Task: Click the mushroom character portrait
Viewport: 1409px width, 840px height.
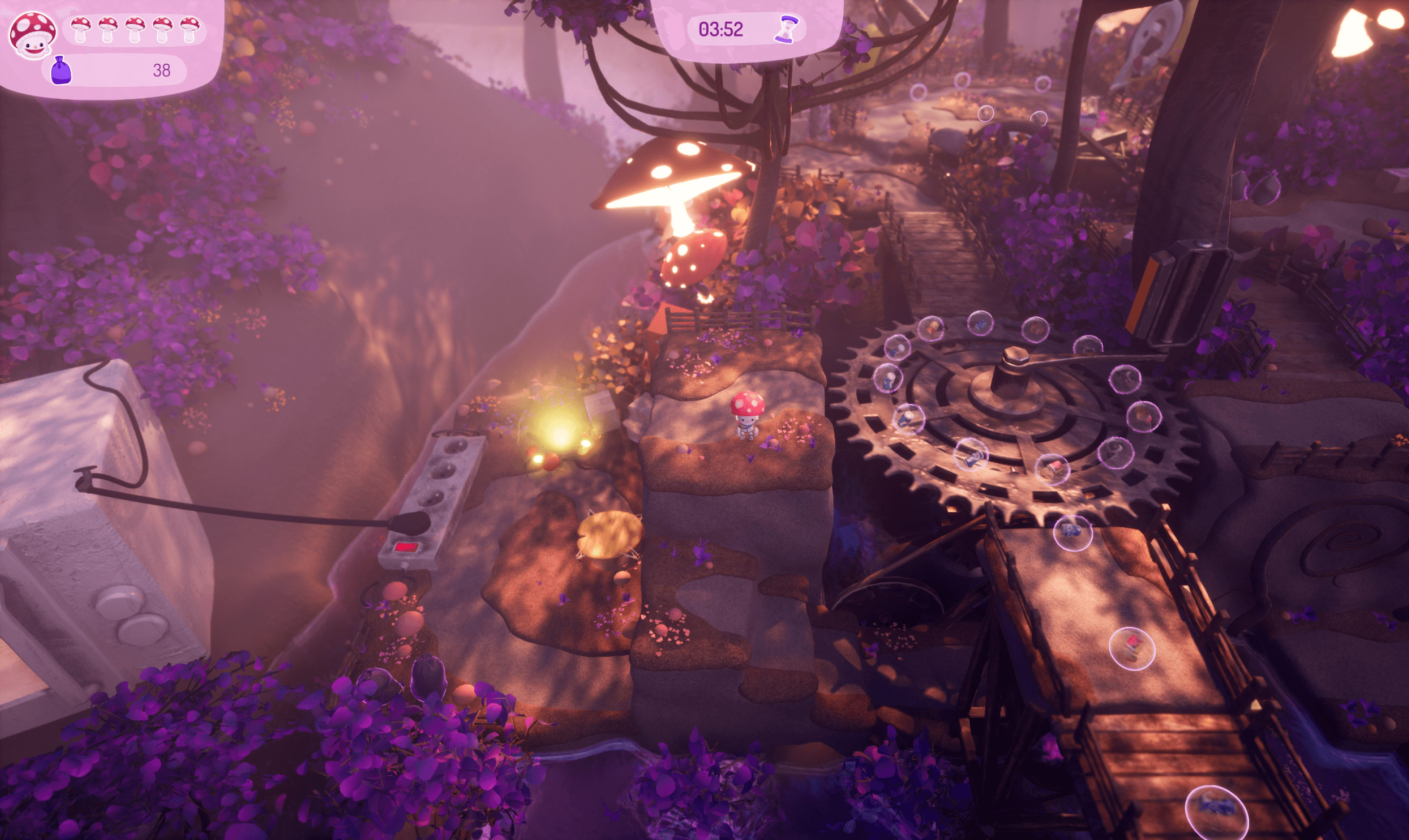Action: [33, 35]
